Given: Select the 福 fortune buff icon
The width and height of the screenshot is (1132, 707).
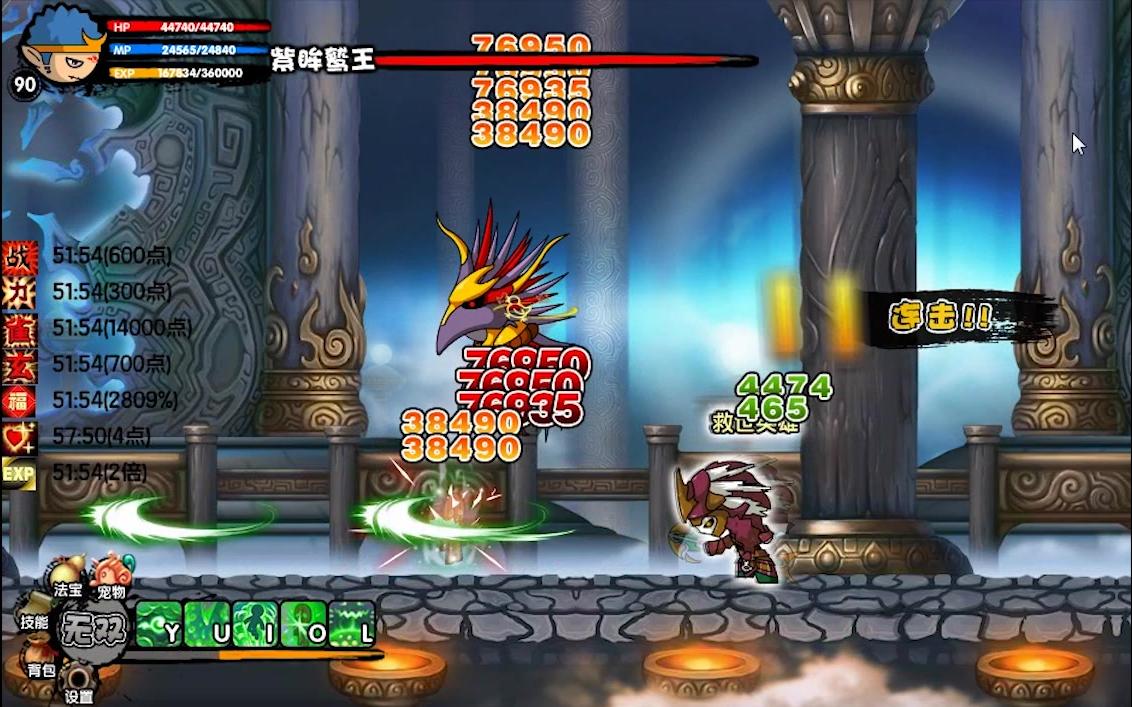Looking at the screenshot, I should coord(19,400).
